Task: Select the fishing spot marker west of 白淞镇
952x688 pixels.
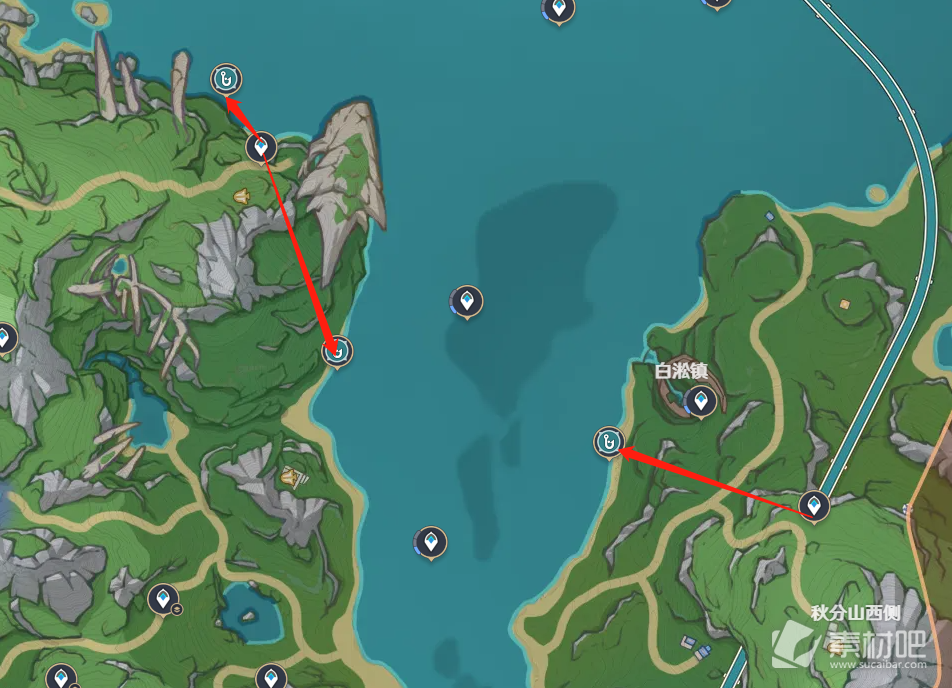Action: click(608, 440)
